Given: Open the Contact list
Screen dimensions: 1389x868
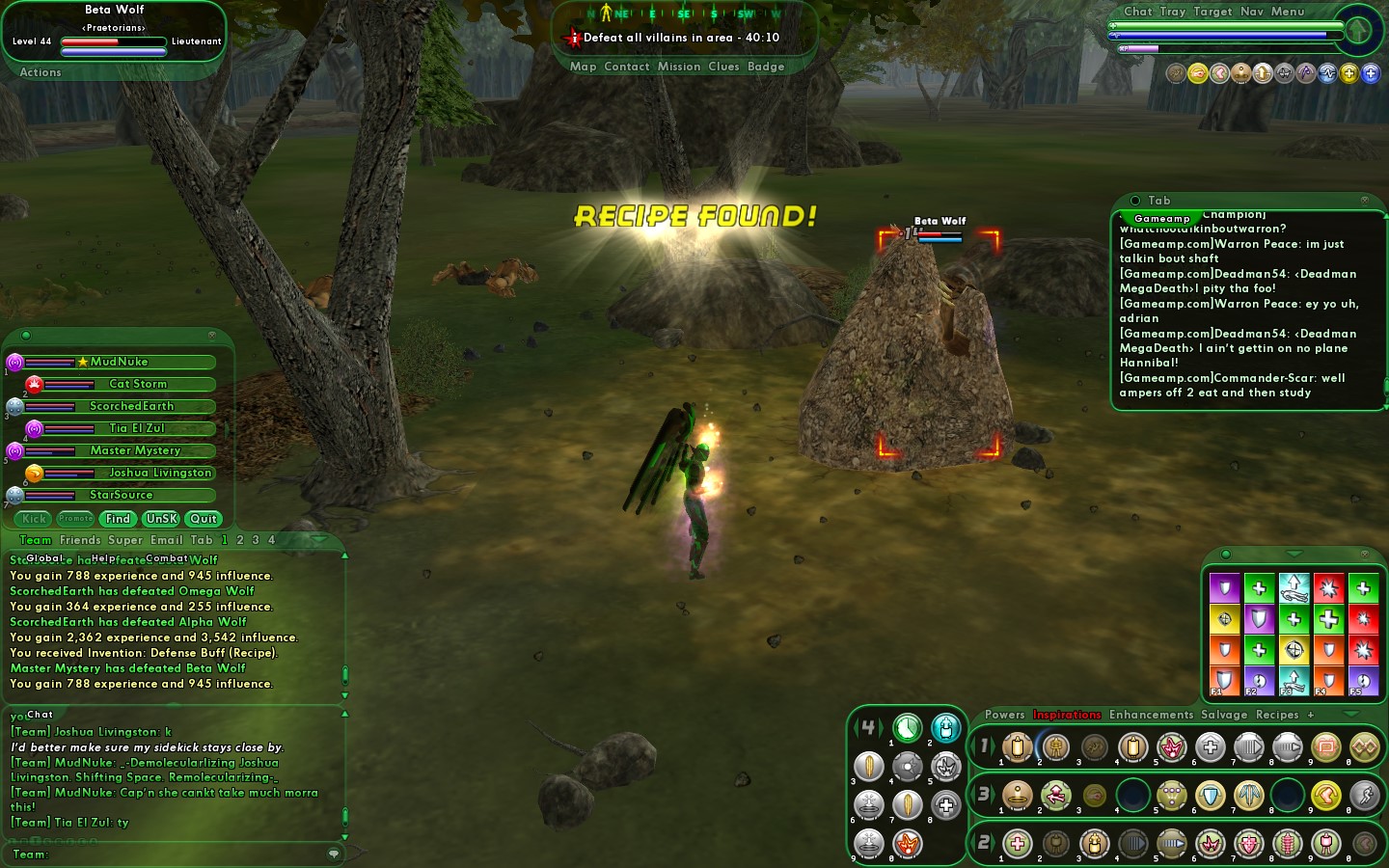Looking at the screenshot, I should [x=626, y=67].
